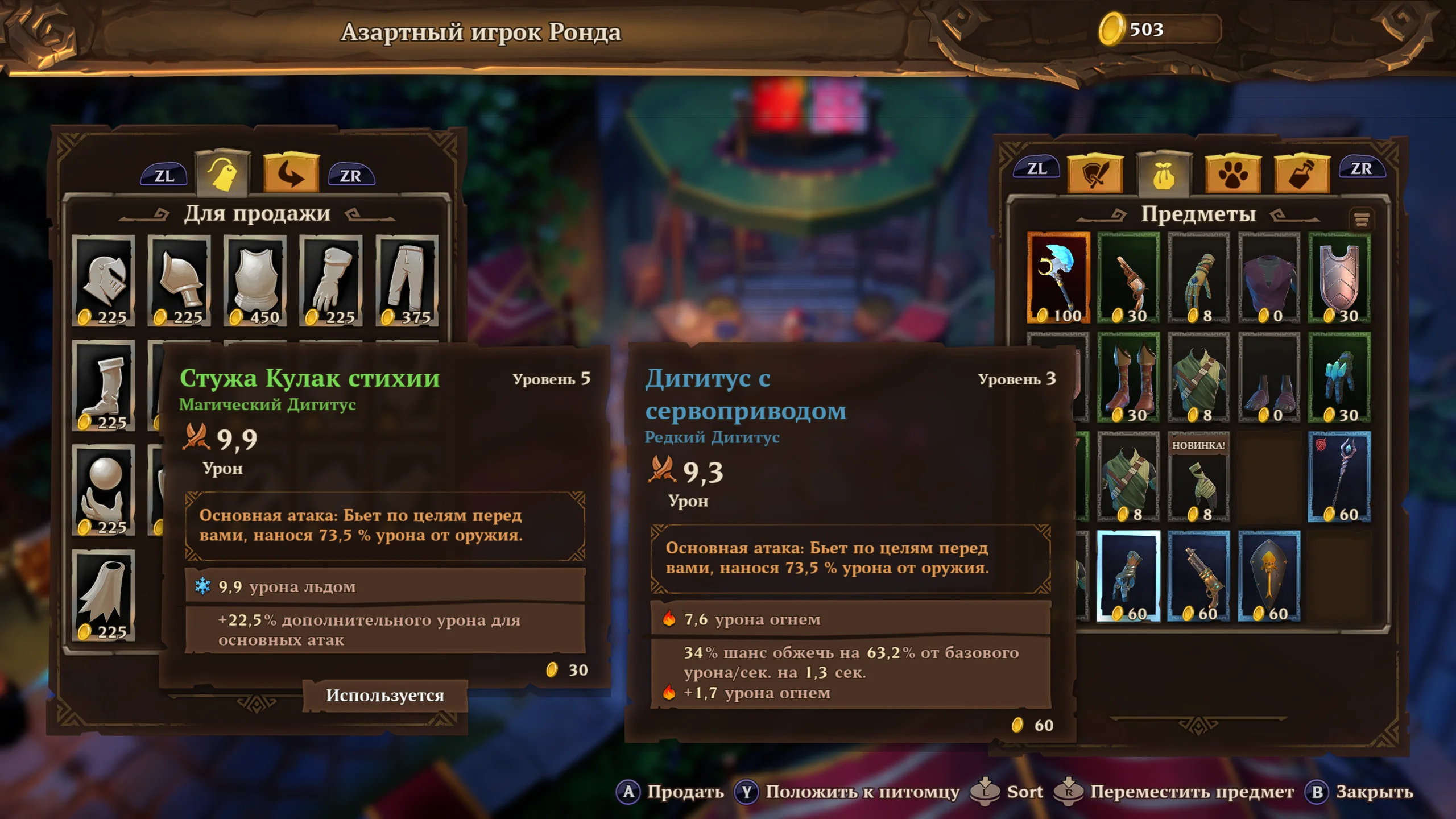The height and width of the screenshot is (819, 1456).
Task: Open the shield and sword equipment tab
Action: click(1095, 173)
